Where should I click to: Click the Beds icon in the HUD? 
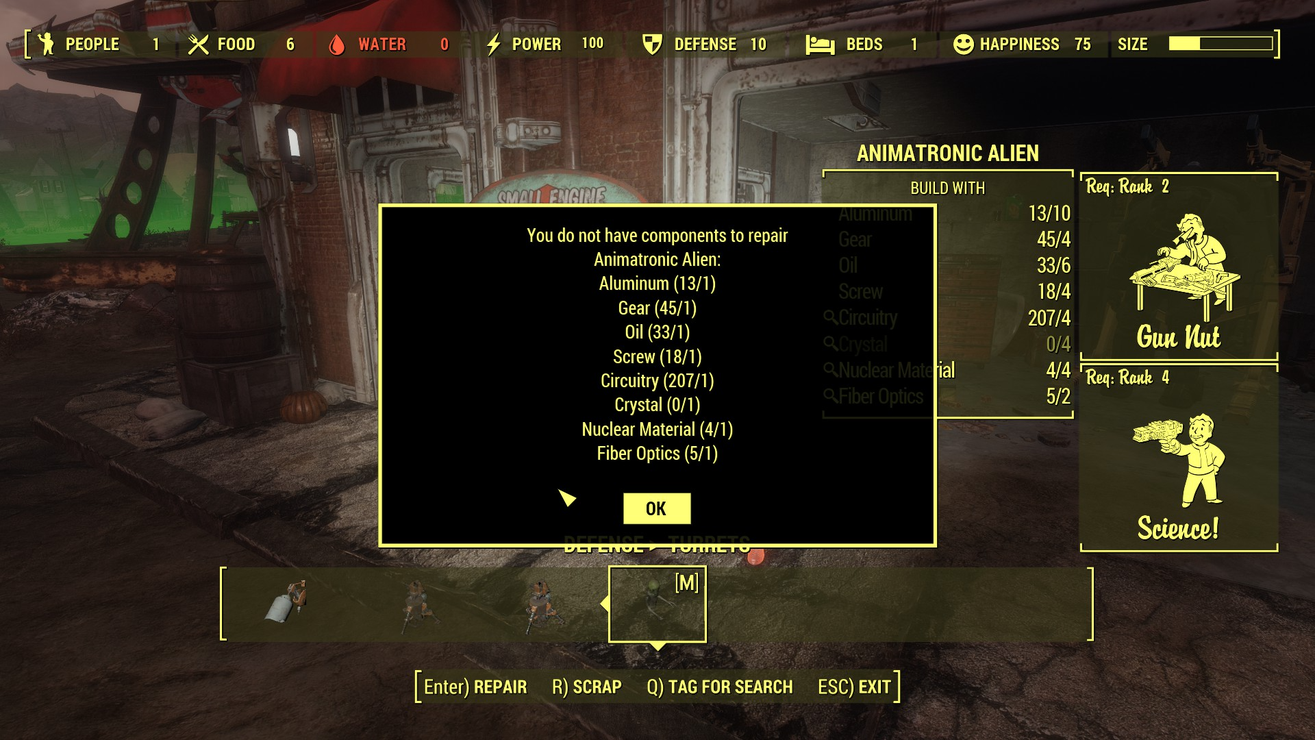tap(820, 44)
